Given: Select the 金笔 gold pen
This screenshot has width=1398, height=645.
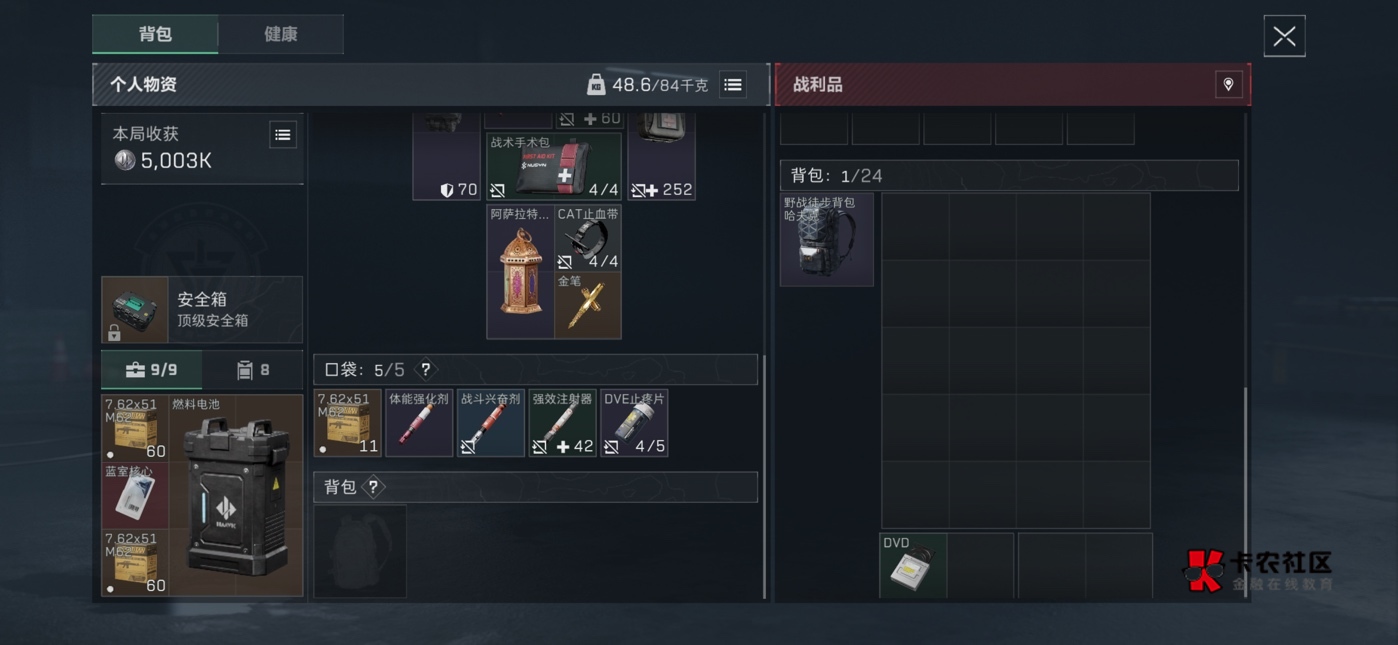Looking at the screenshot, I should [588, 306].
